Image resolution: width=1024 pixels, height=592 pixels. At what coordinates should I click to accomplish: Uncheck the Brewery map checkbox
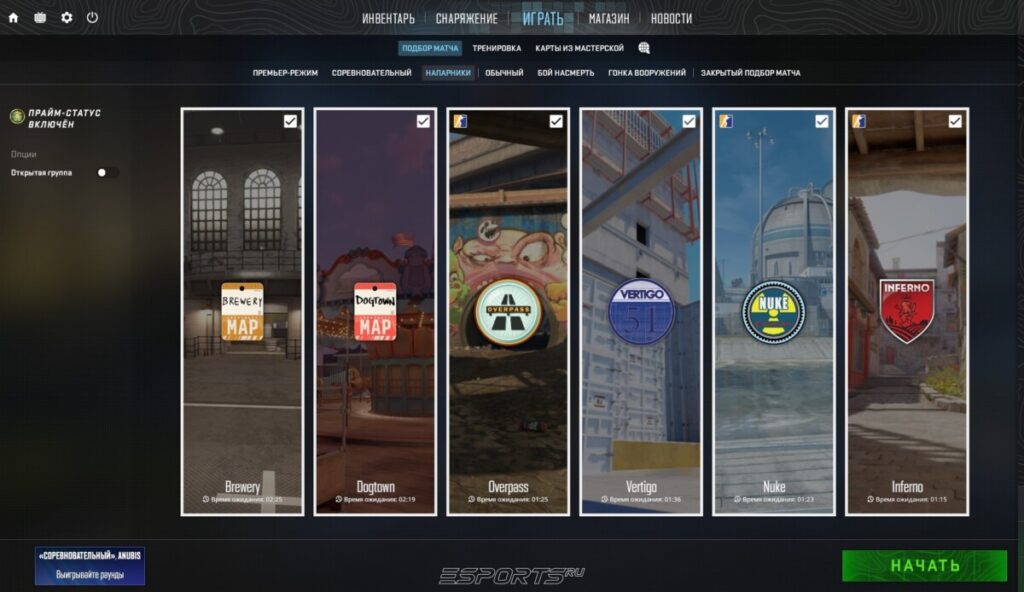pyautogui.click(x=290, y=121)
